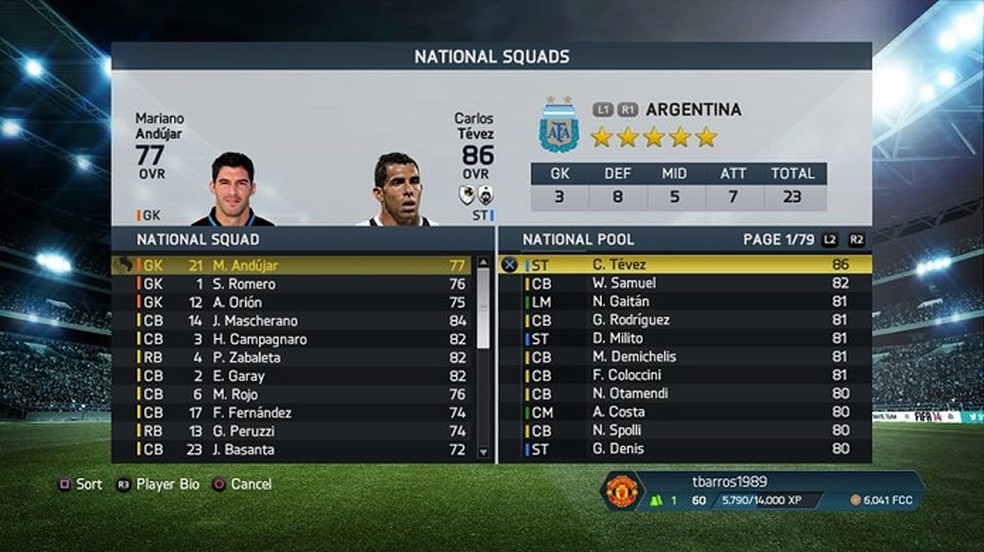This screenshot has width=984, height=552.
Task: Choose W. Samuel from the national pool
Action: click(685, 283)
